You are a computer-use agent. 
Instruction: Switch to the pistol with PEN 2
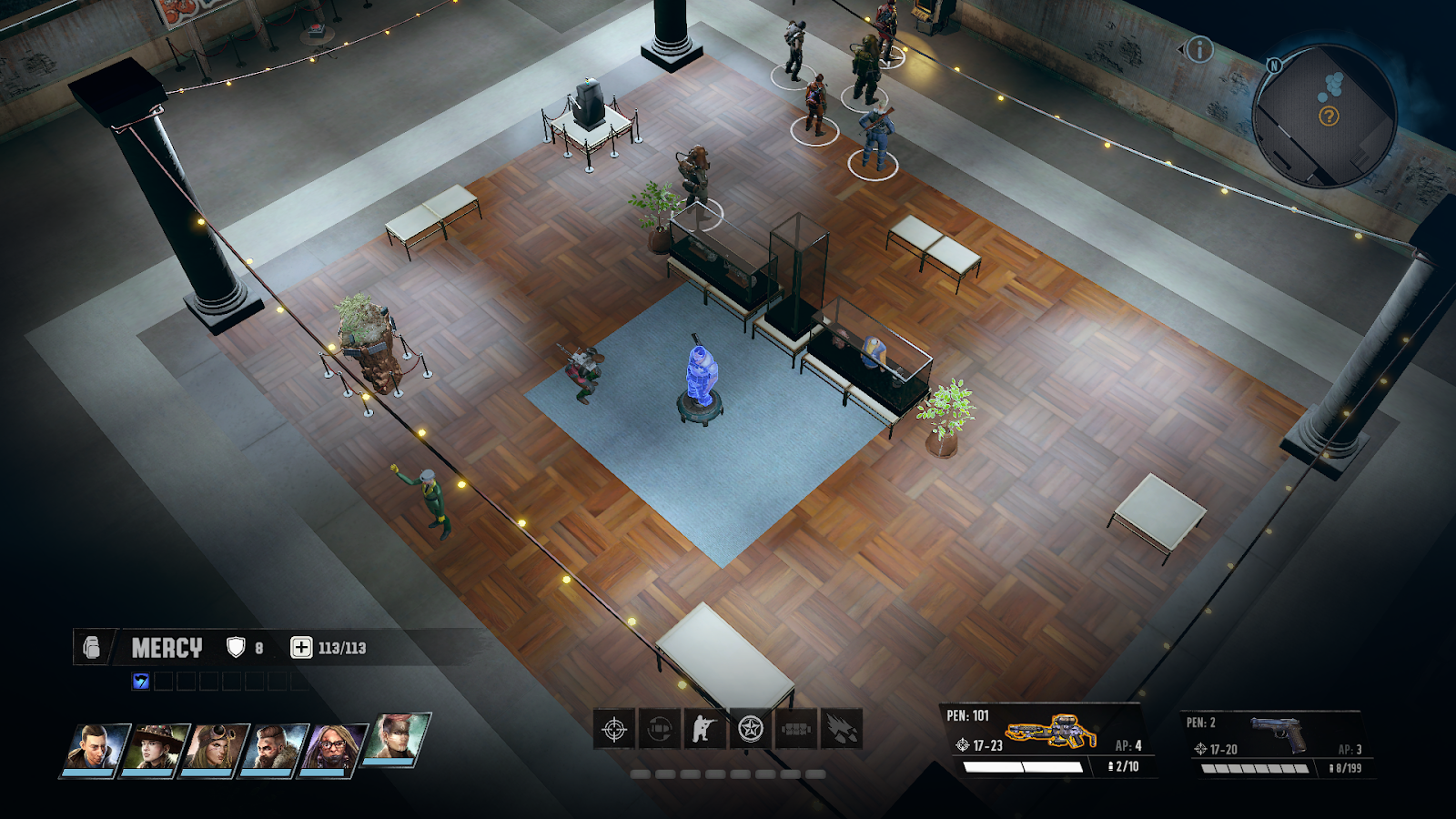point(1276,742)
